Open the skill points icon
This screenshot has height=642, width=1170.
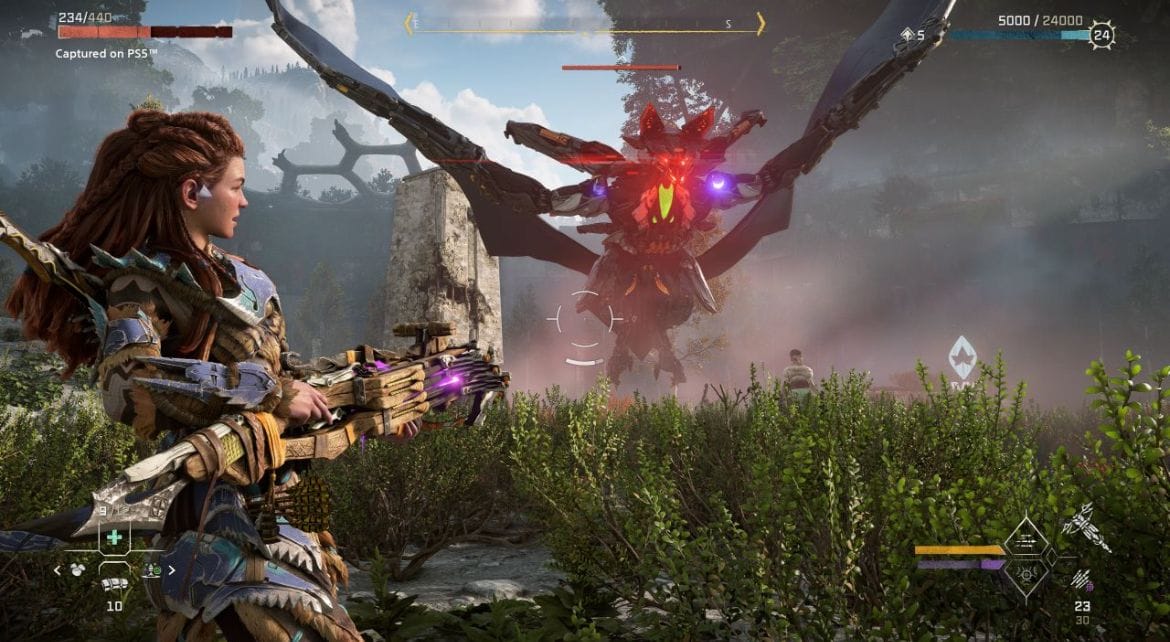click(x=907, y=35)
